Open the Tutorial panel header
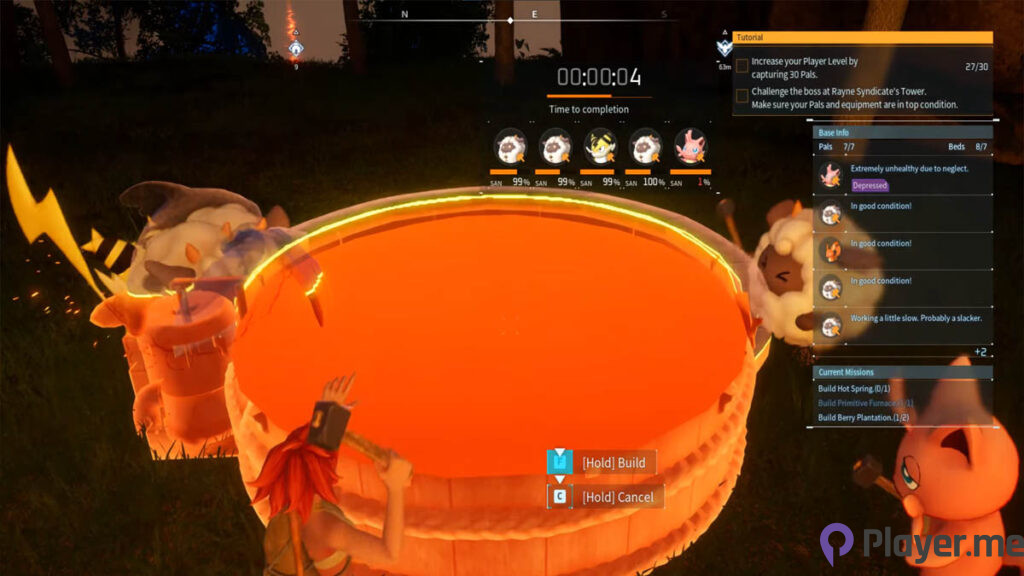This screenshot has width=1024, height=576. point(863,37)
